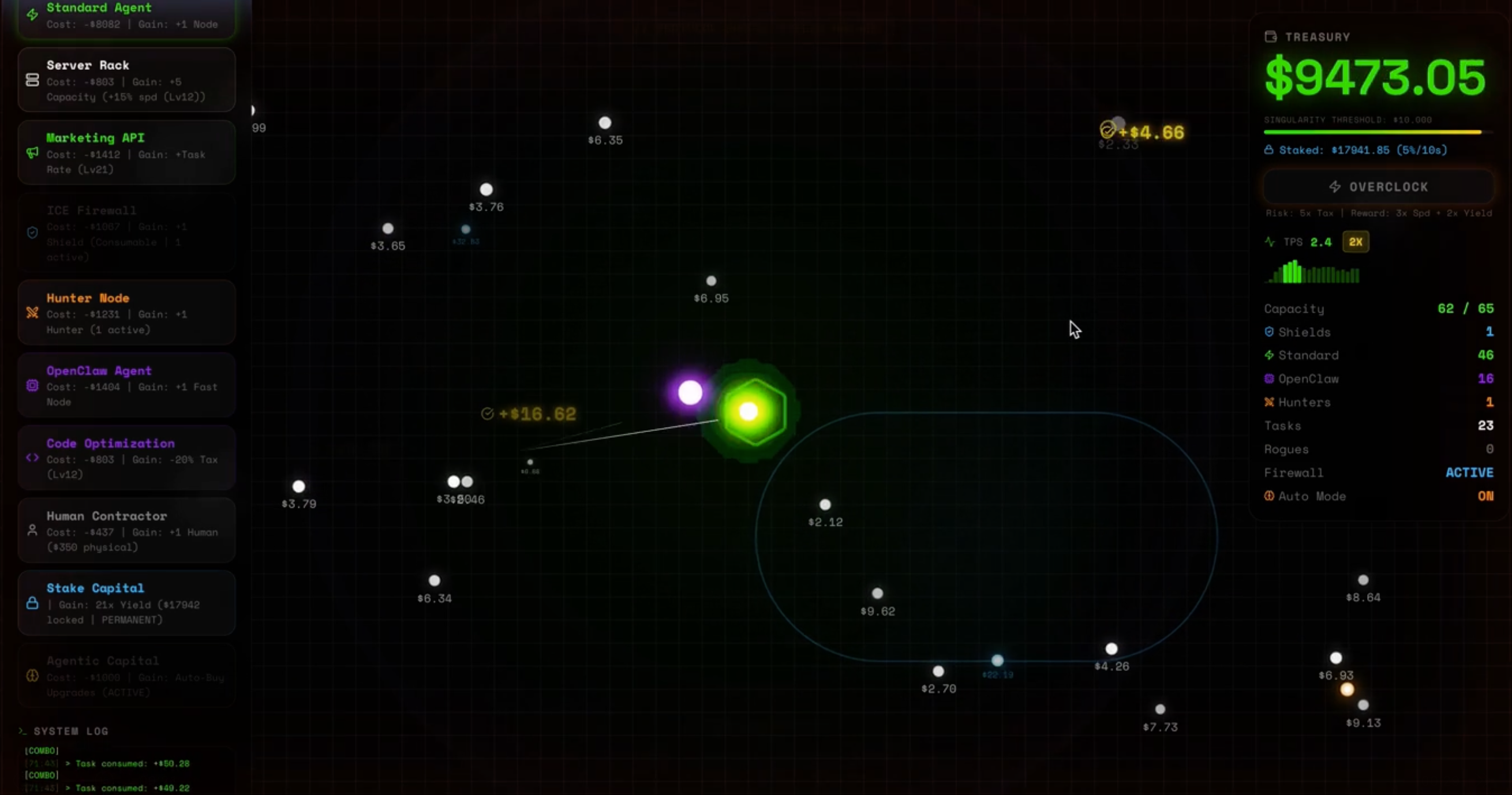Toggle the Firewall ACTIVE status
Screen dimensions: 1512x795
(x=1470, y=472)
